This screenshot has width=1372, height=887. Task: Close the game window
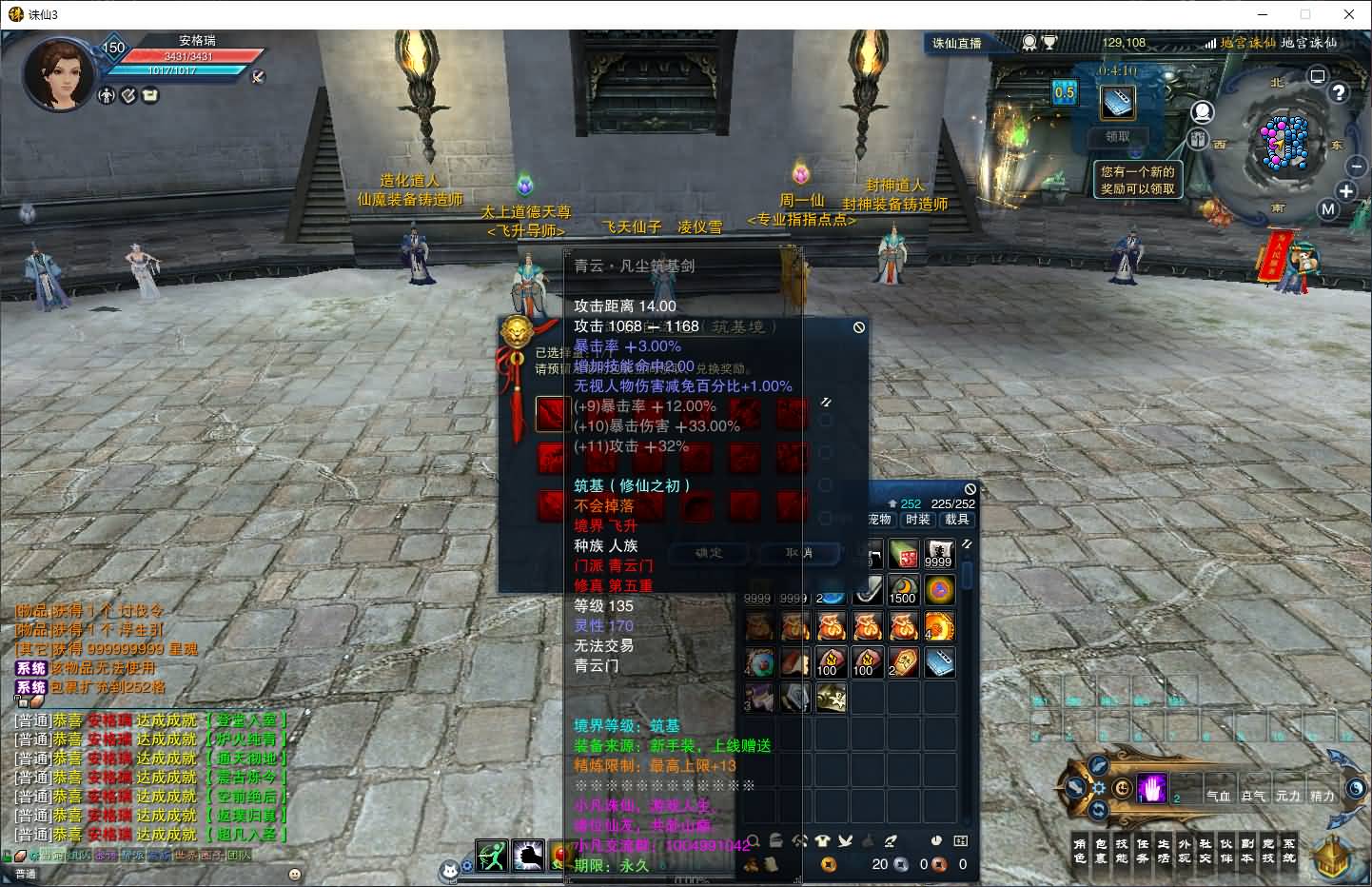[1348, 14]
